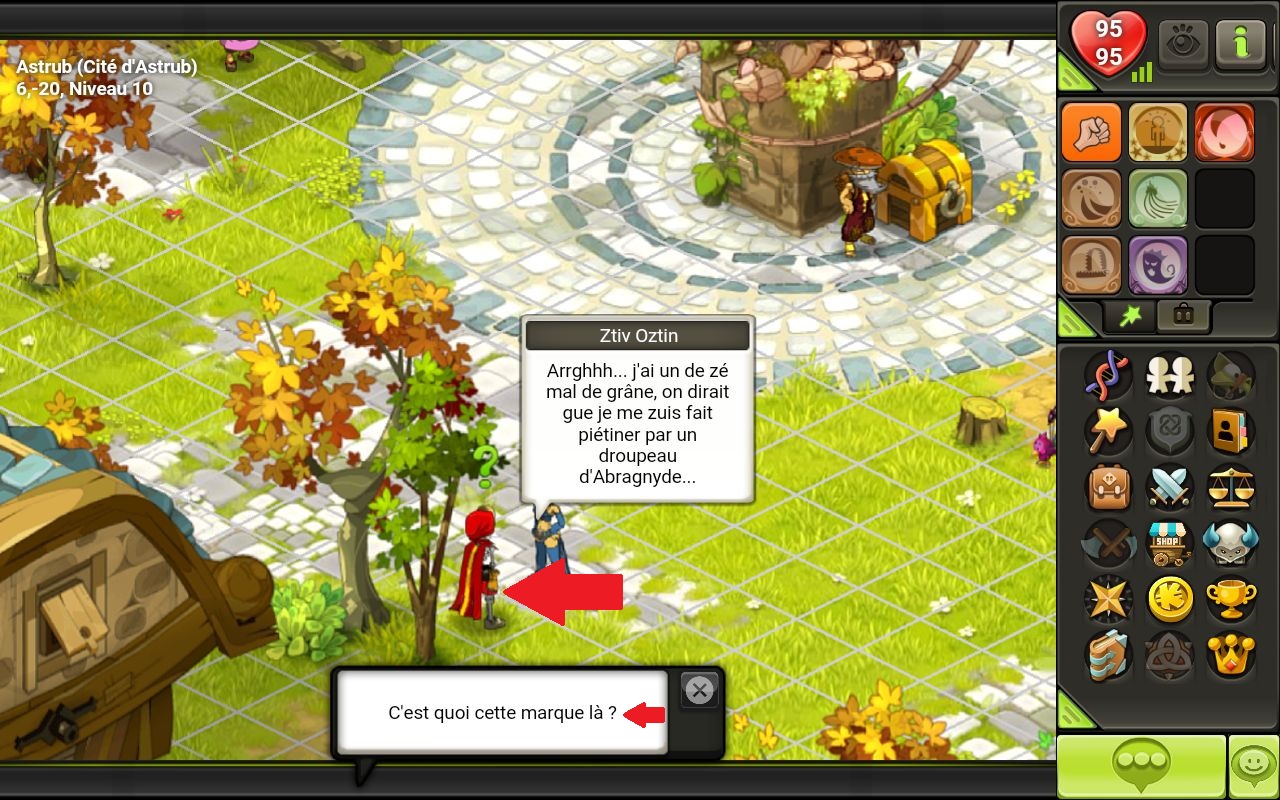Open the shop cart menu
The image size is (1280, 800).
pos(1167,544)
